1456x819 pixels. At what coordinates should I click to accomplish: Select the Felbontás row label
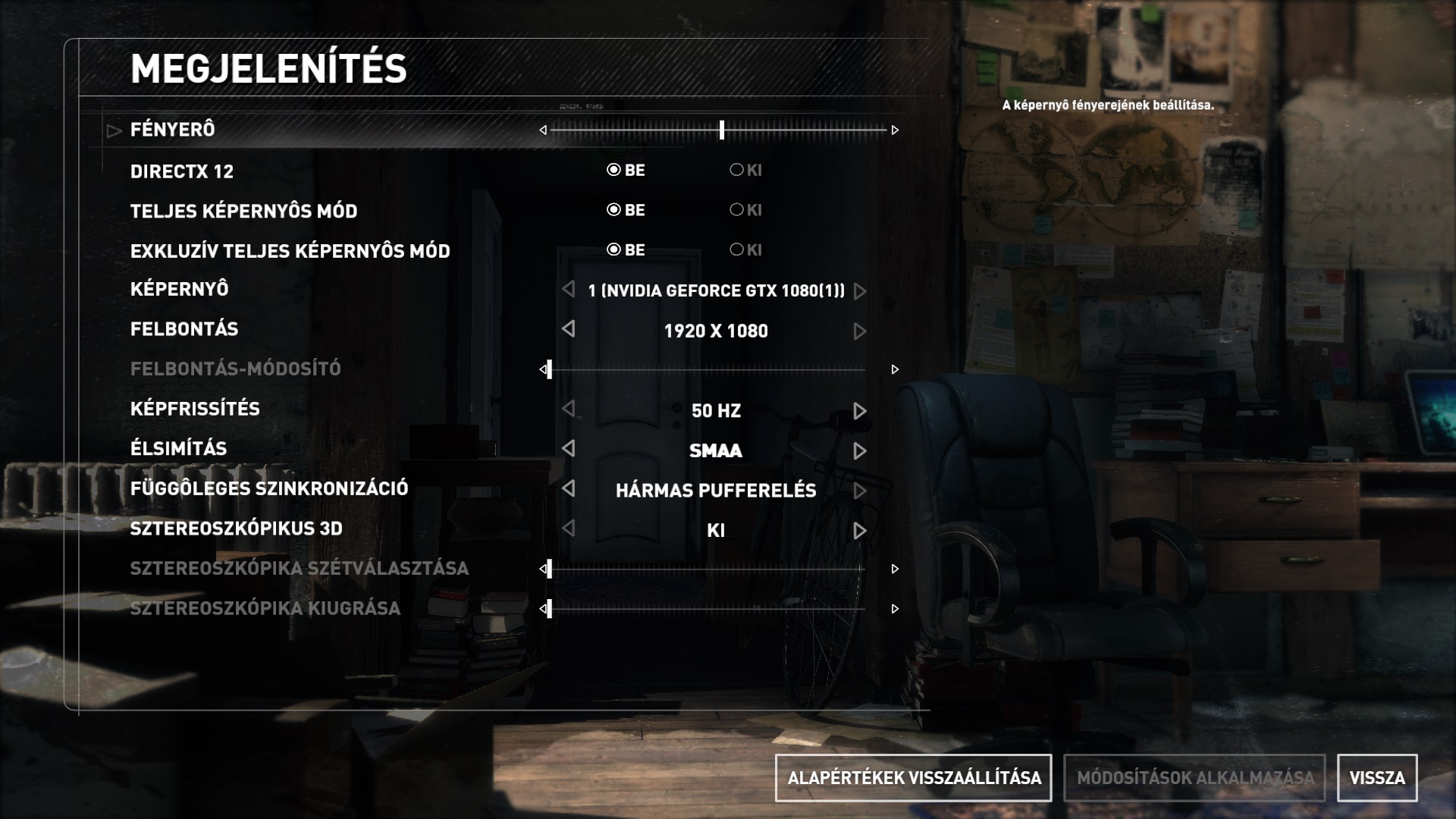[x=184, y=329]
